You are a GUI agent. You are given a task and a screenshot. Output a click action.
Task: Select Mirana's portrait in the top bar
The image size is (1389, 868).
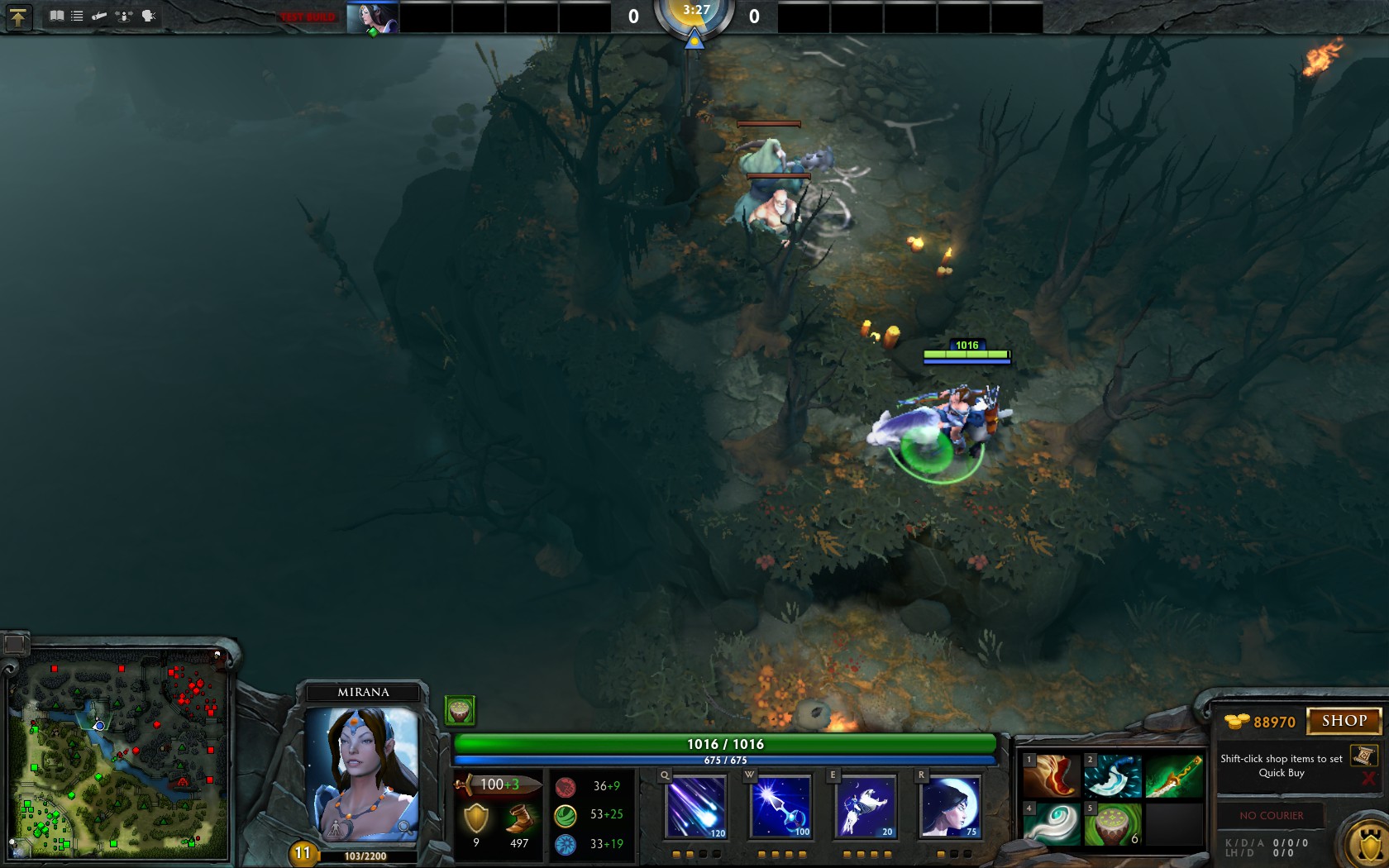coord(372,17)
